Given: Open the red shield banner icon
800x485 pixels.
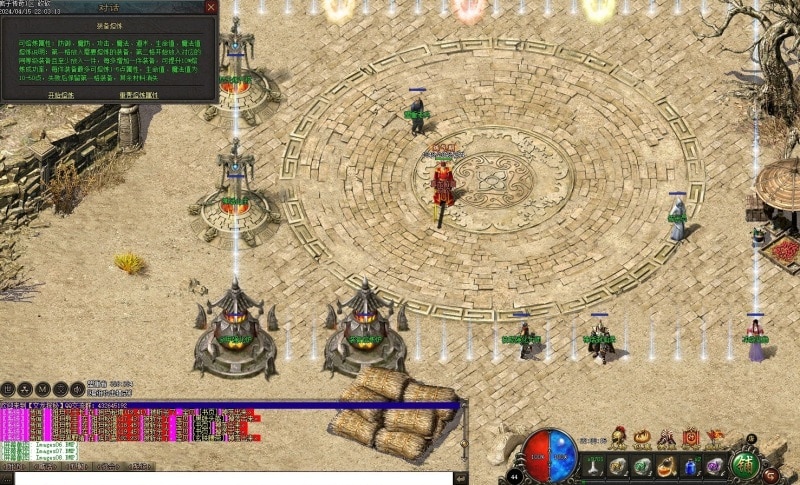Looking at the screenshot, I should click(x=690, y=437).
